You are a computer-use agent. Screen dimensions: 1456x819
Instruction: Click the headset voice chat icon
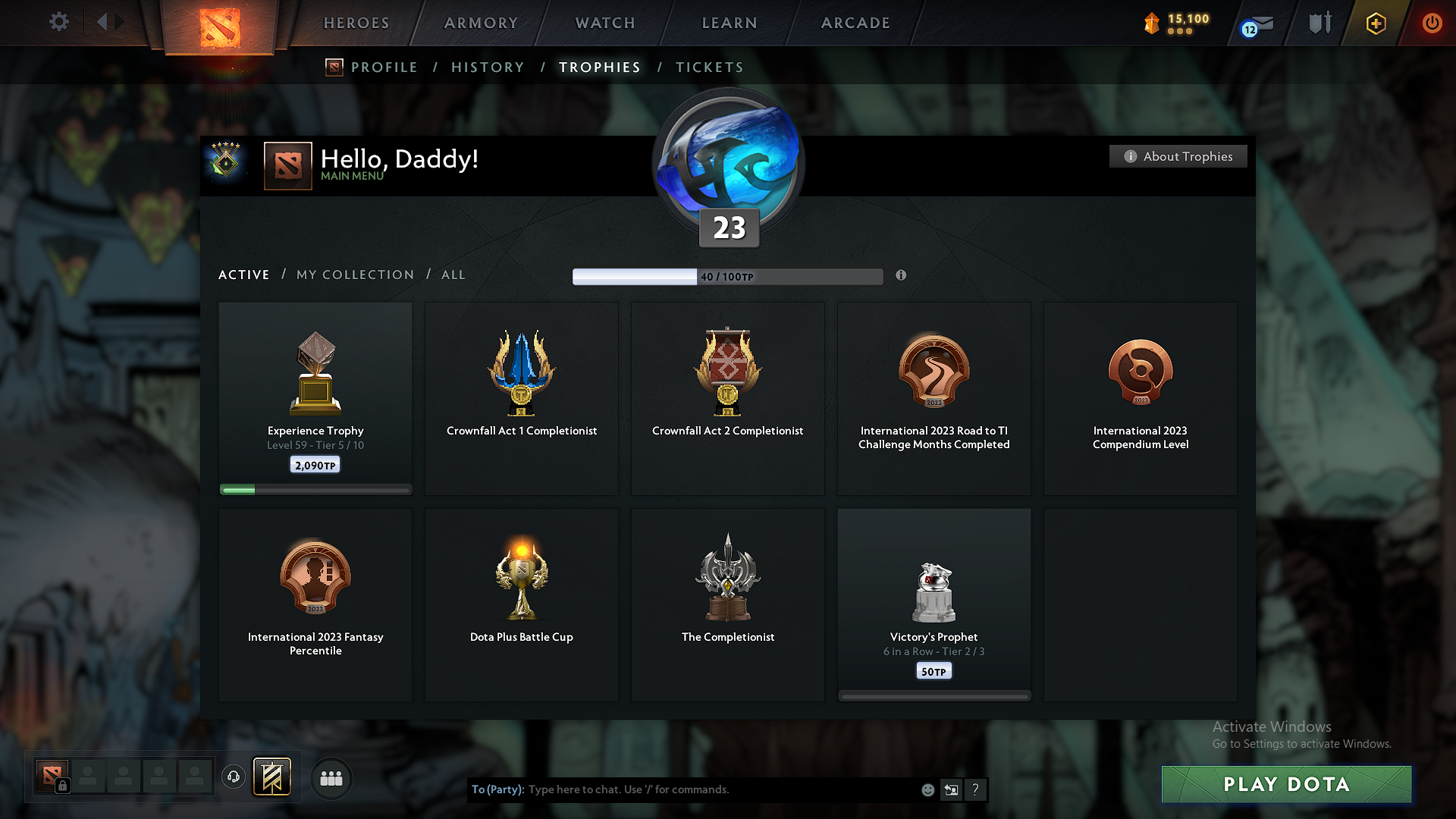(x=234, y=778)
